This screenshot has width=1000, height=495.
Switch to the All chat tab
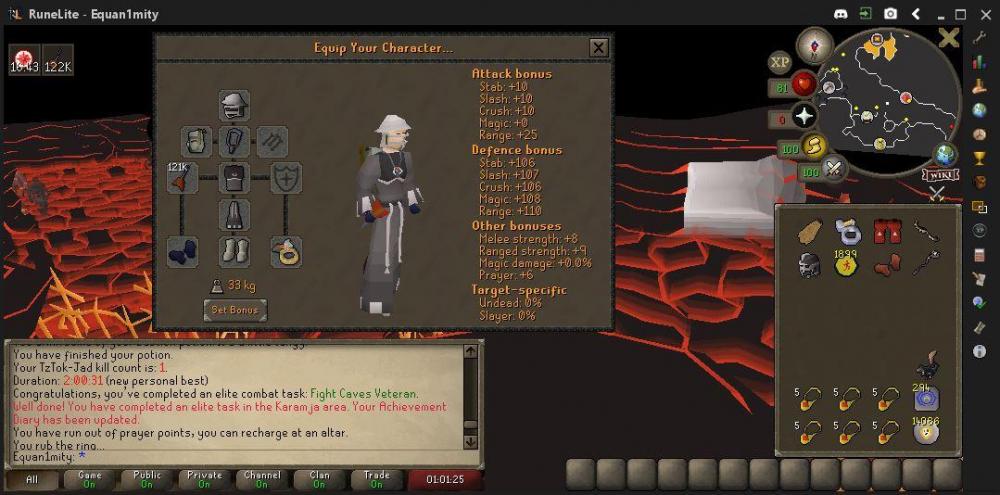(x=32, y=479)
